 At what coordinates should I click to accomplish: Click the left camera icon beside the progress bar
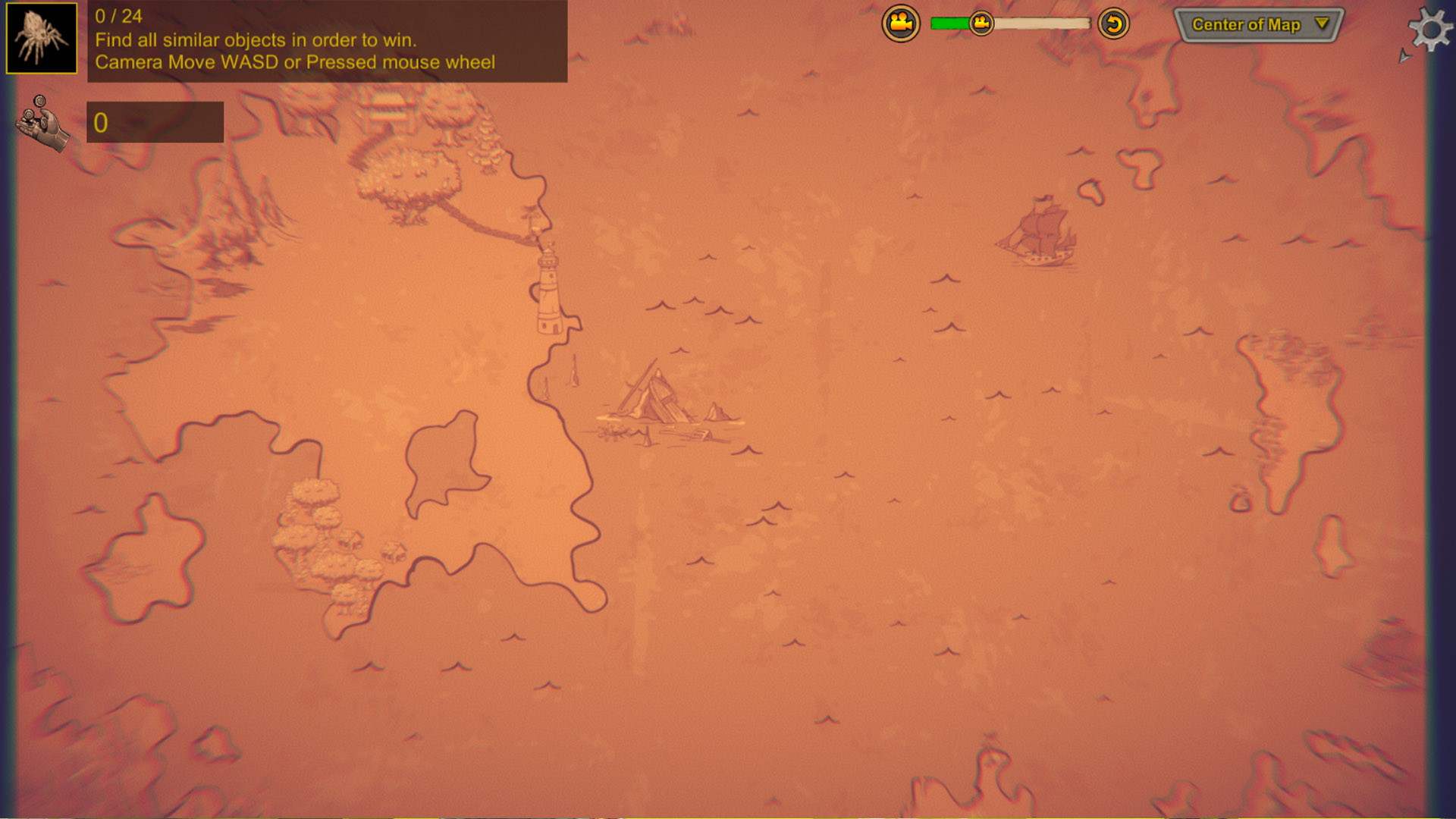899,23
